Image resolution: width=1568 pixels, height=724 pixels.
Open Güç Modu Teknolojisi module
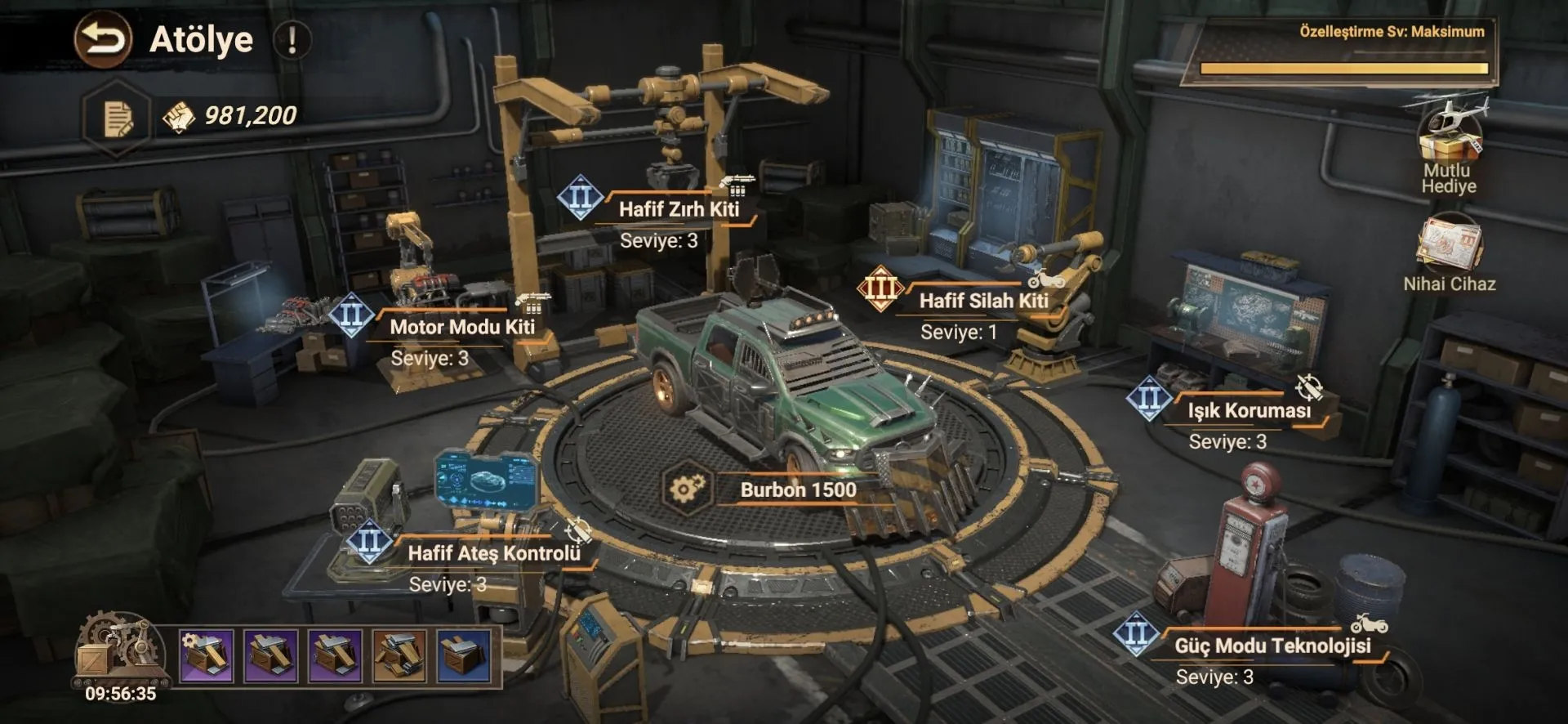(1272, 646)
